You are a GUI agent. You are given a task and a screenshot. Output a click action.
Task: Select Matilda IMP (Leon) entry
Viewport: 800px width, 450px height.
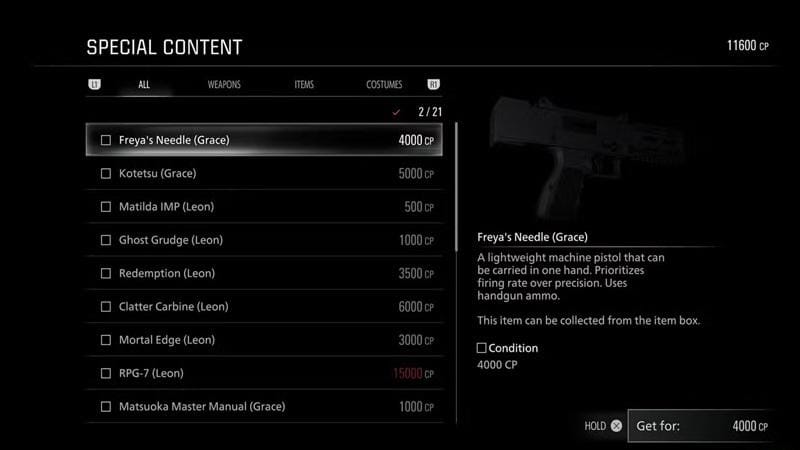pos(264,207)
